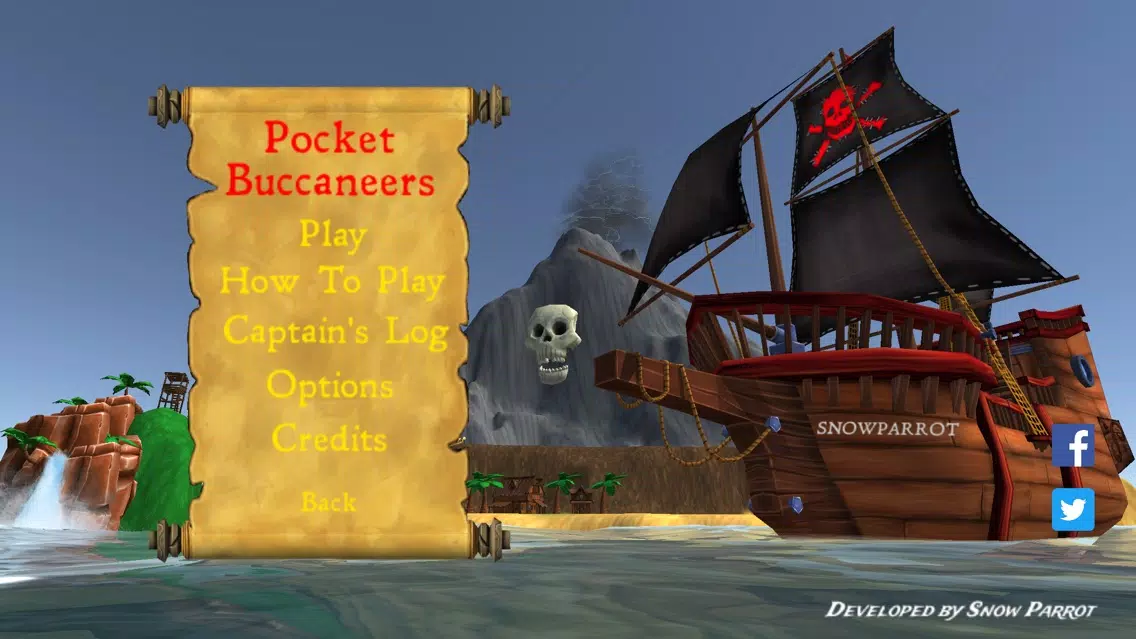Viewport: 1136px width, 639px height.
Task: Start the game with Play
Action: pyautogui.click(x=333, y=235)
